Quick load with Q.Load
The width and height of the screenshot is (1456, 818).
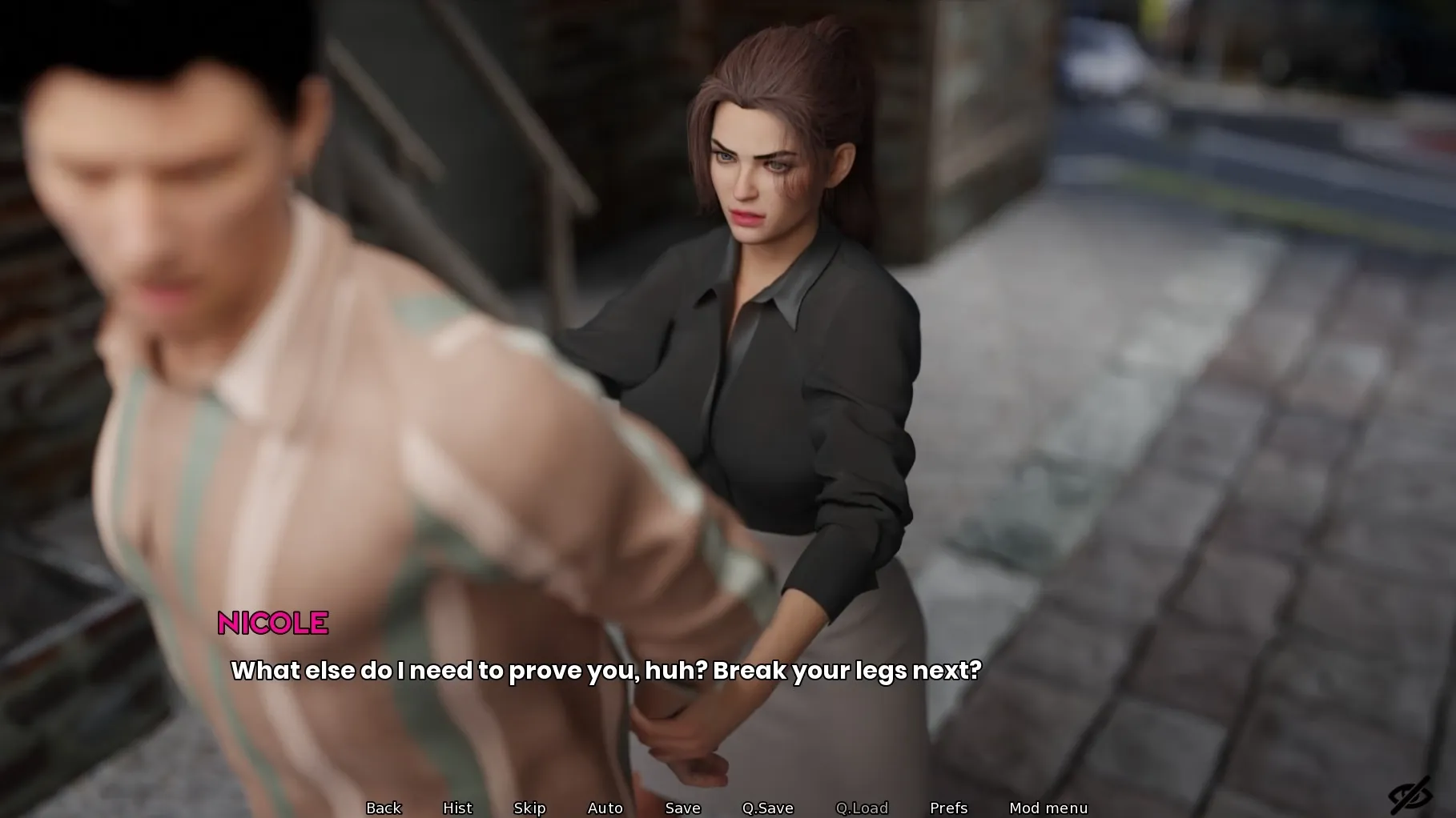click(862, 808)
